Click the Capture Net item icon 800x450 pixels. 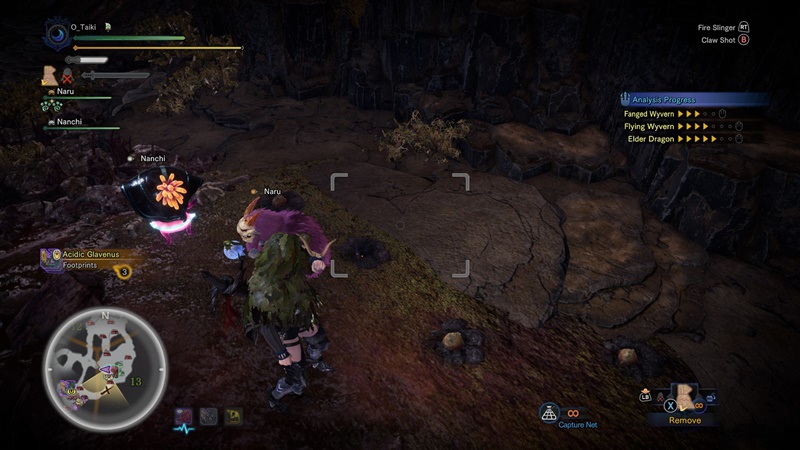pyautogui.click(x=549, y=412)
